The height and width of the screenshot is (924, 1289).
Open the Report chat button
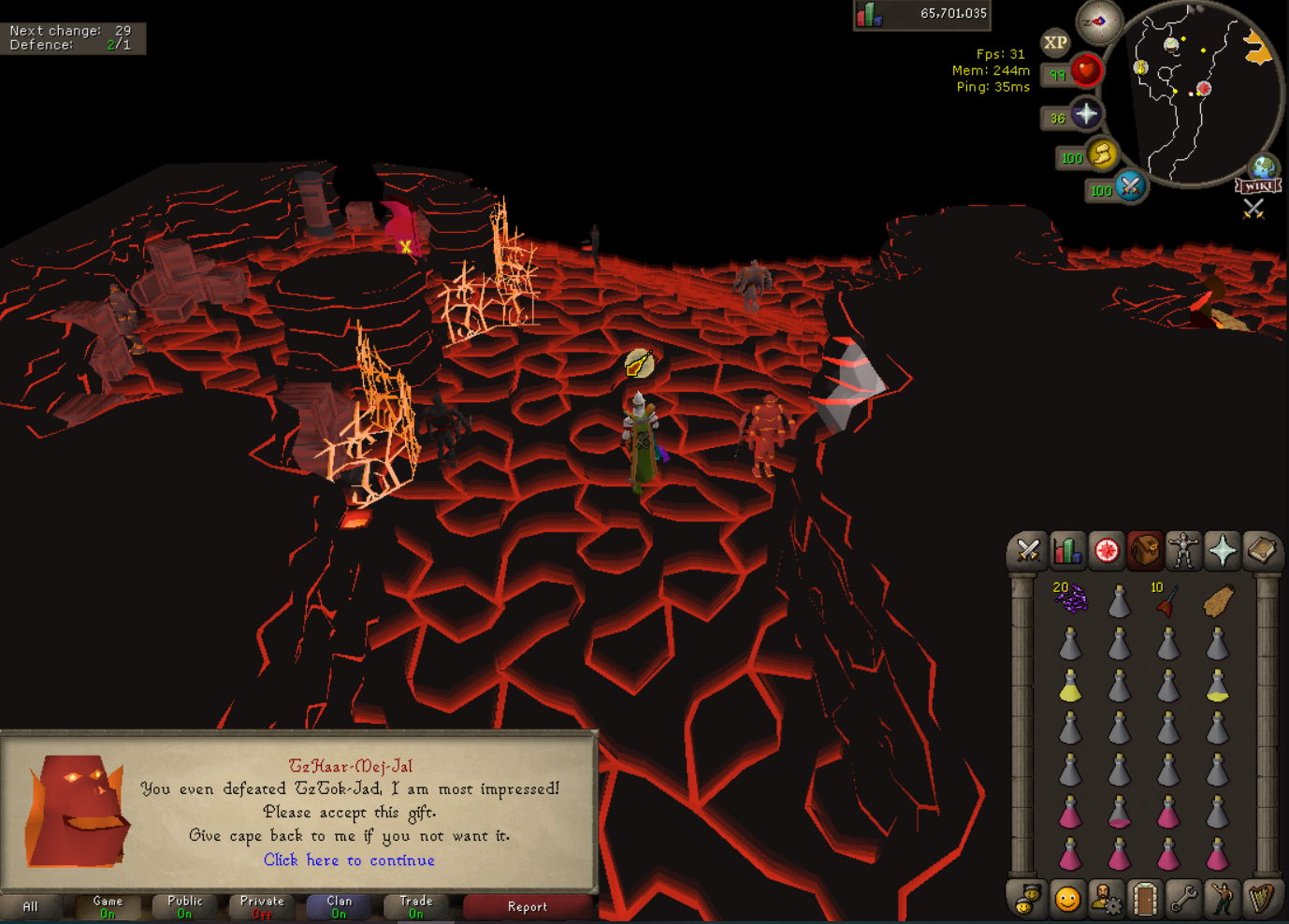click(527, 906)
